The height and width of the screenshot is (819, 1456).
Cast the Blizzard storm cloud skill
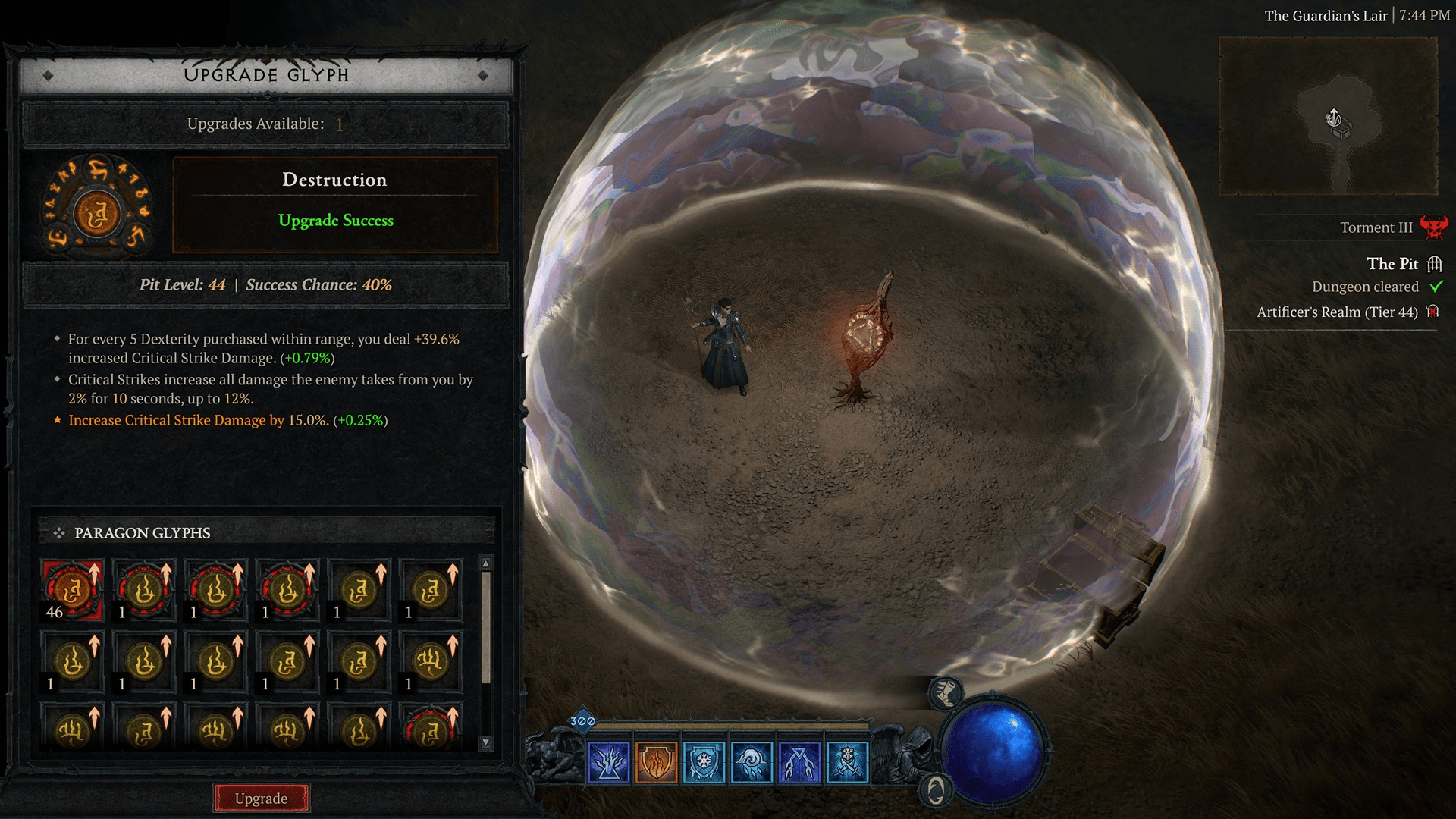752,762
